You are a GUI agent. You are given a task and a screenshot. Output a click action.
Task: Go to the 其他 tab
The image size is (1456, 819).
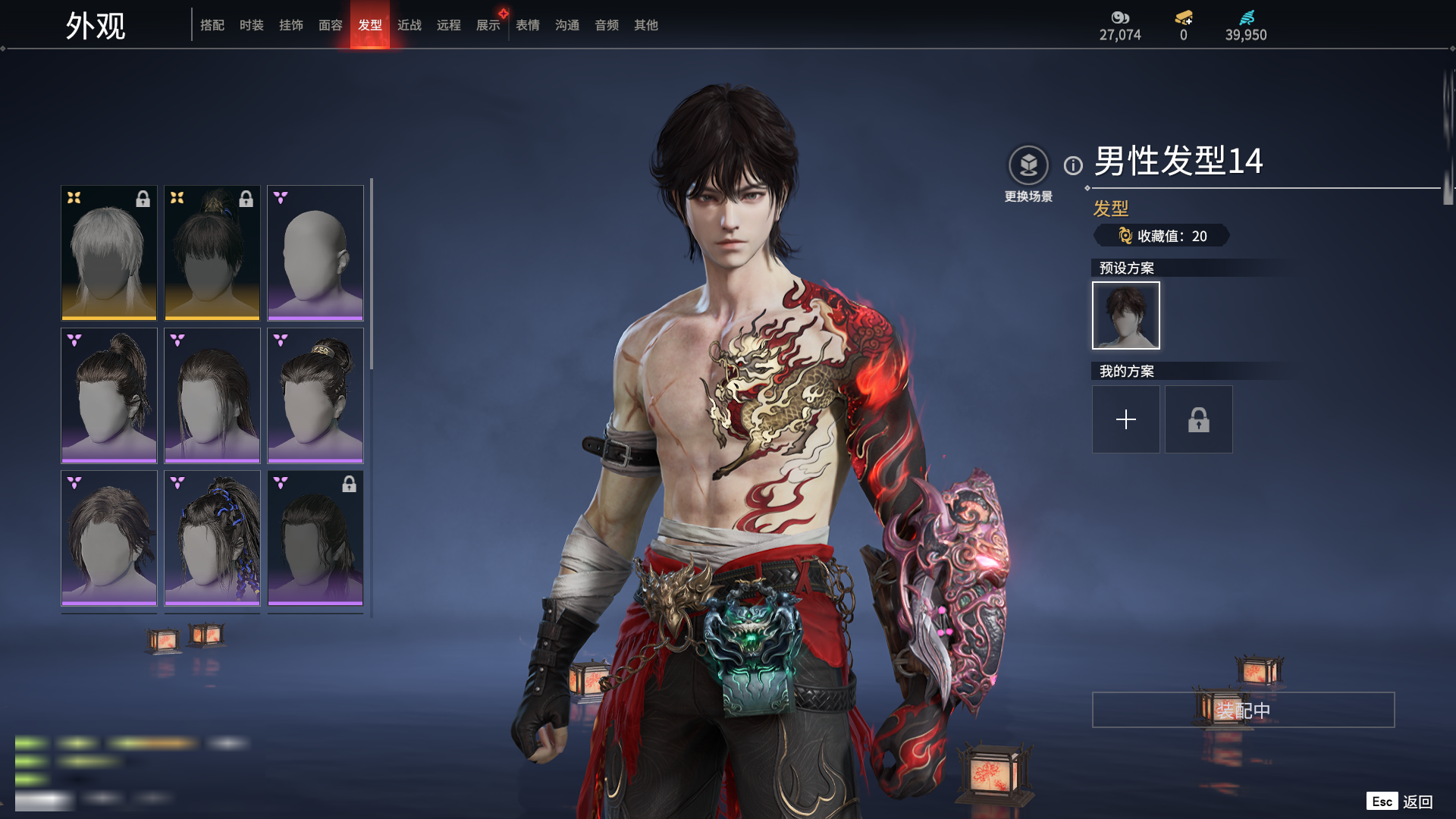[x=646, y=25]
